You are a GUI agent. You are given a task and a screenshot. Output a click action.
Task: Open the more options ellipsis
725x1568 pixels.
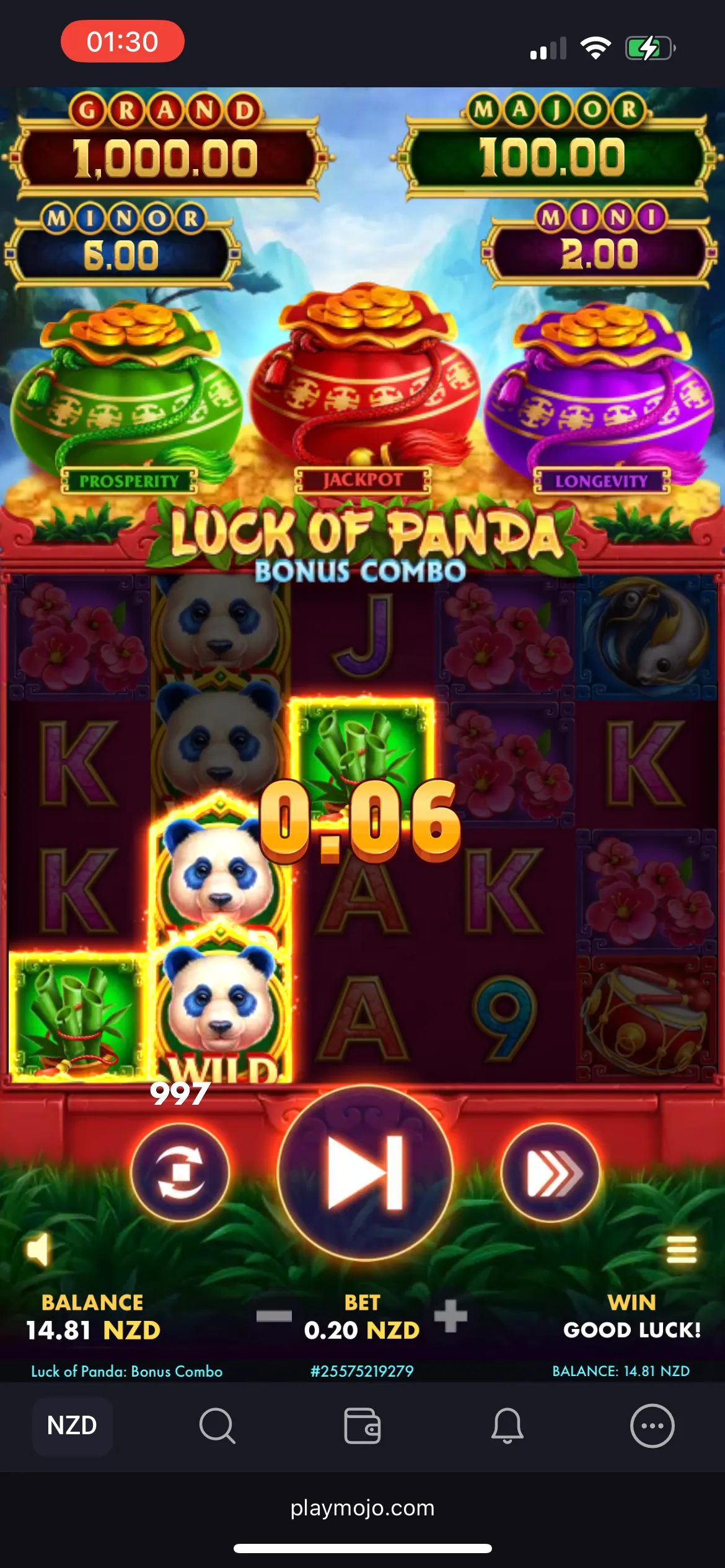click(652, 1426)
